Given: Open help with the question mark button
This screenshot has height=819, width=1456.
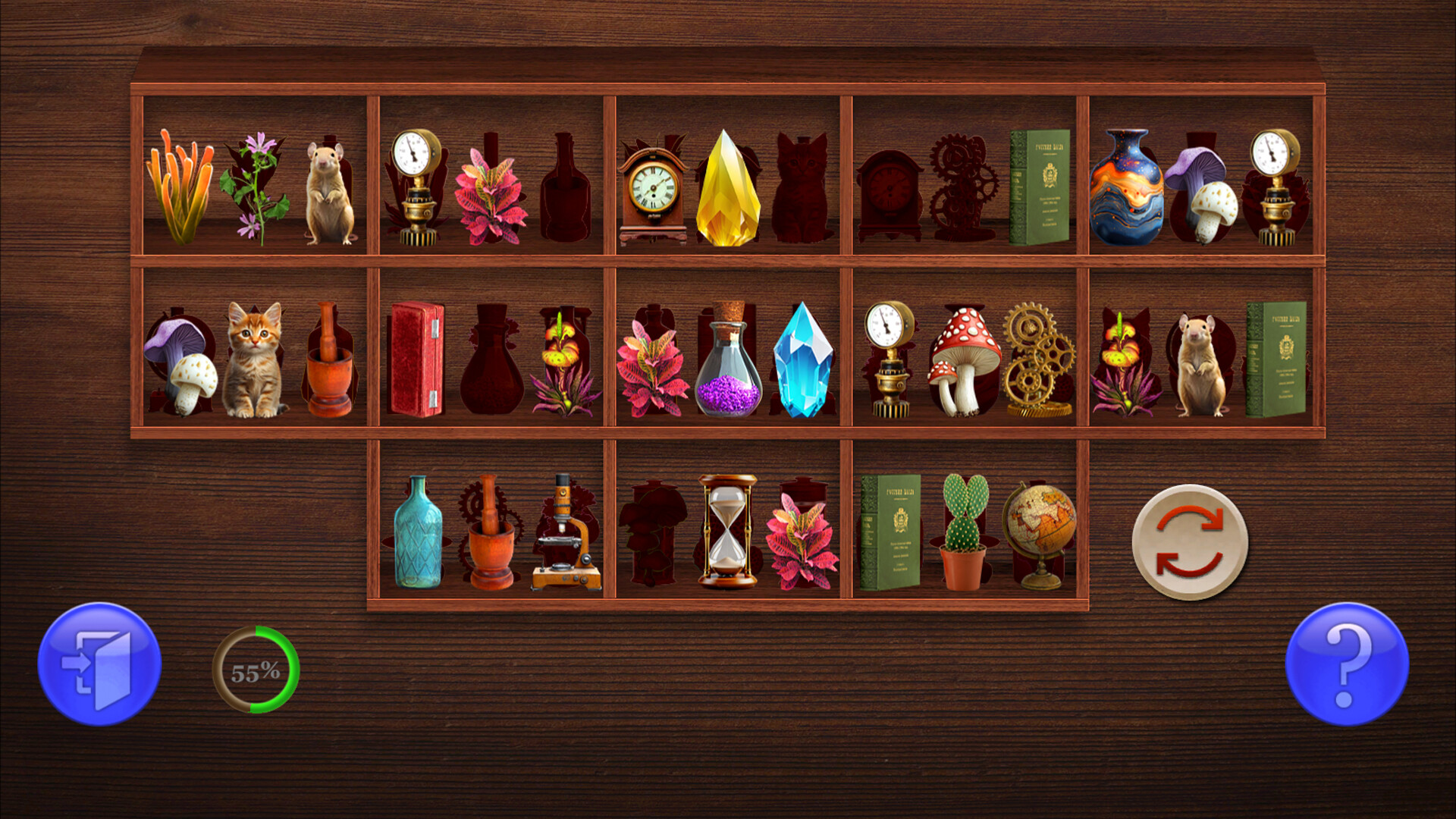Looking at the screenshot, I should (x=1347, y=664).
